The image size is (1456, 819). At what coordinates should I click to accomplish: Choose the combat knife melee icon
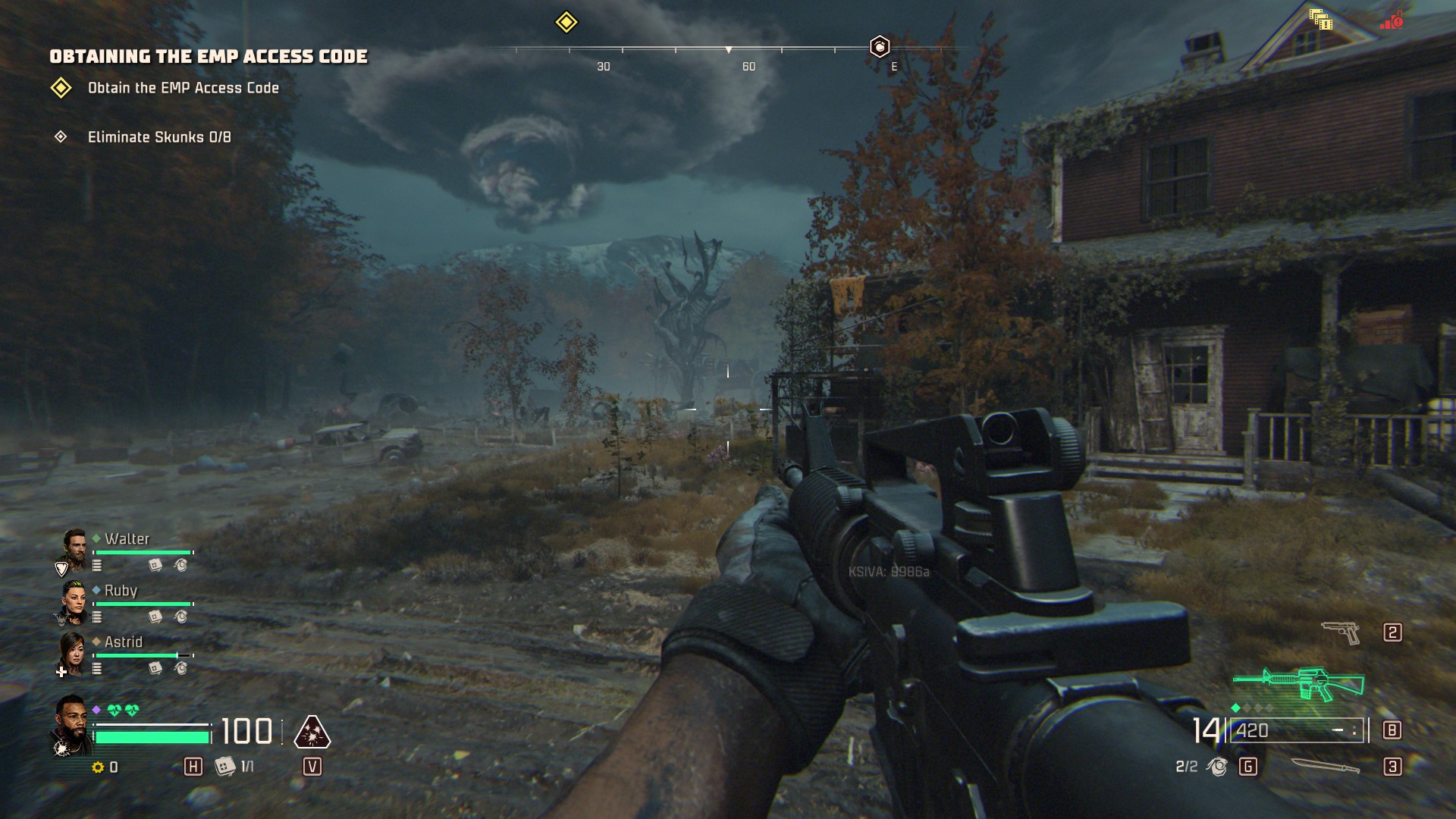pos(1325,767)
